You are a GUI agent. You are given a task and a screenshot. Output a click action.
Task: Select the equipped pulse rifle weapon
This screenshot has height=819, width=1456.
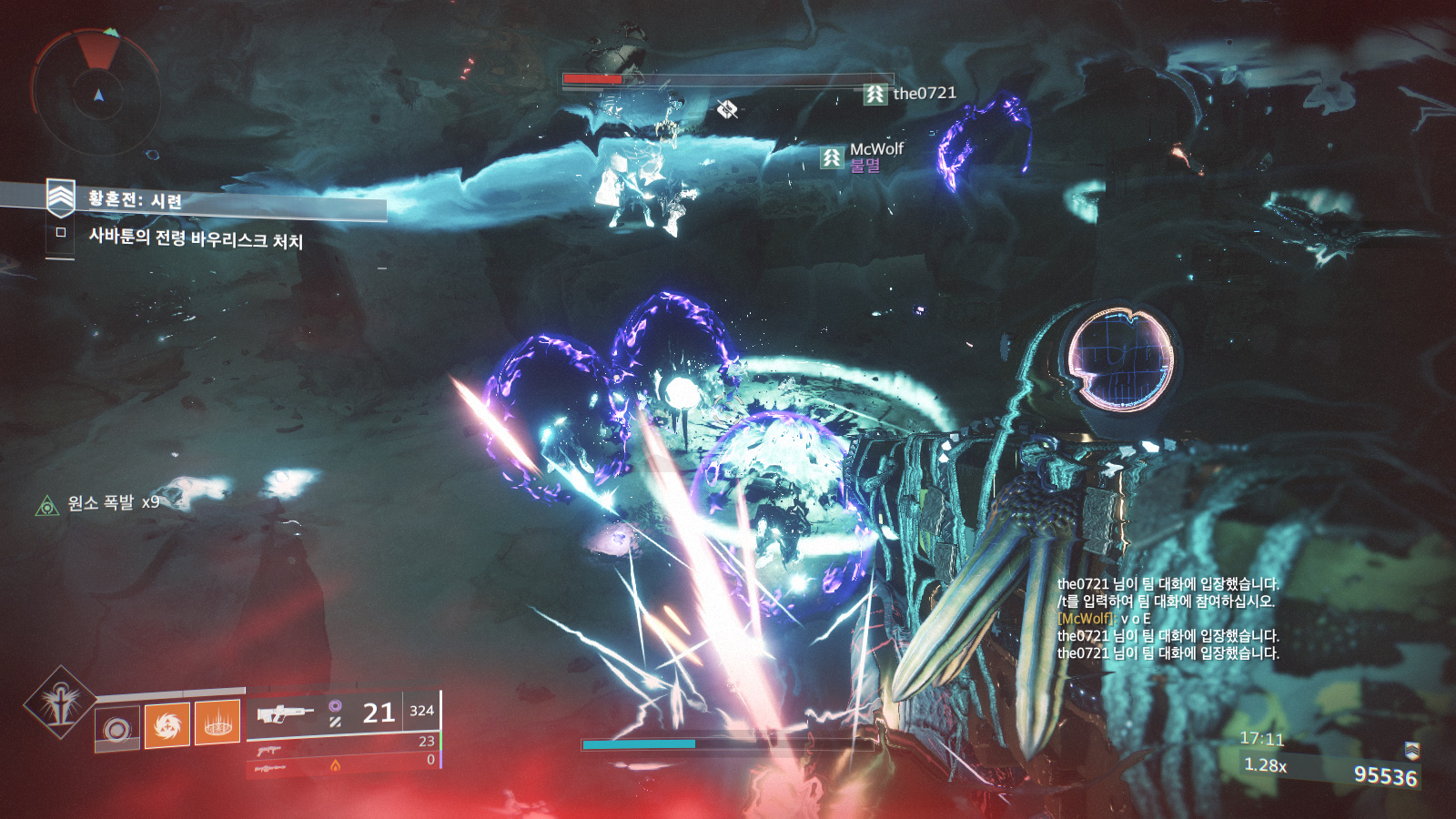tap(285, 714)
